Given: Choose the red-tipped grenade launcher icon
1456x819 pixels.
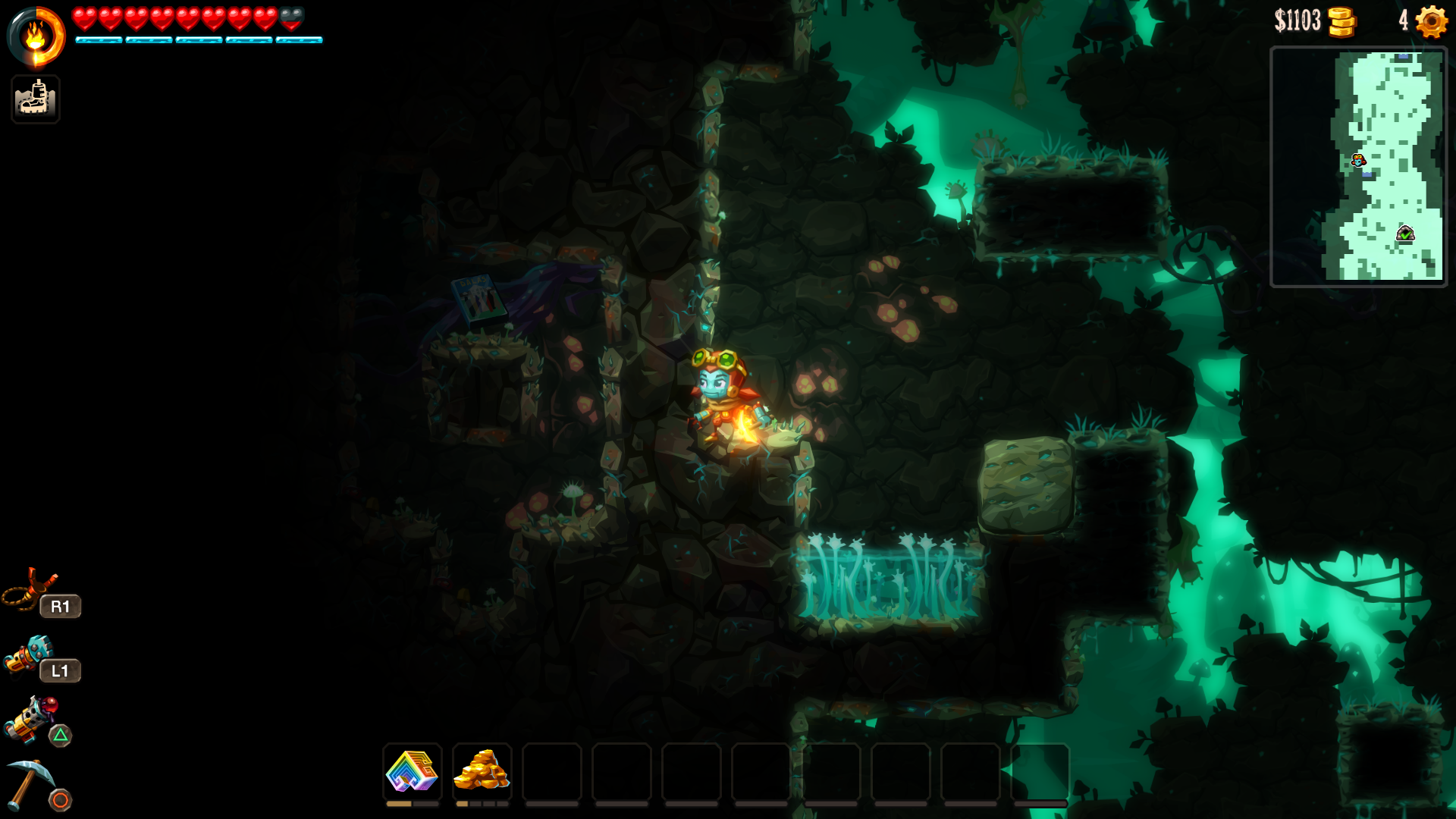Looking at the screenshot, I should (x=32, y=718).
